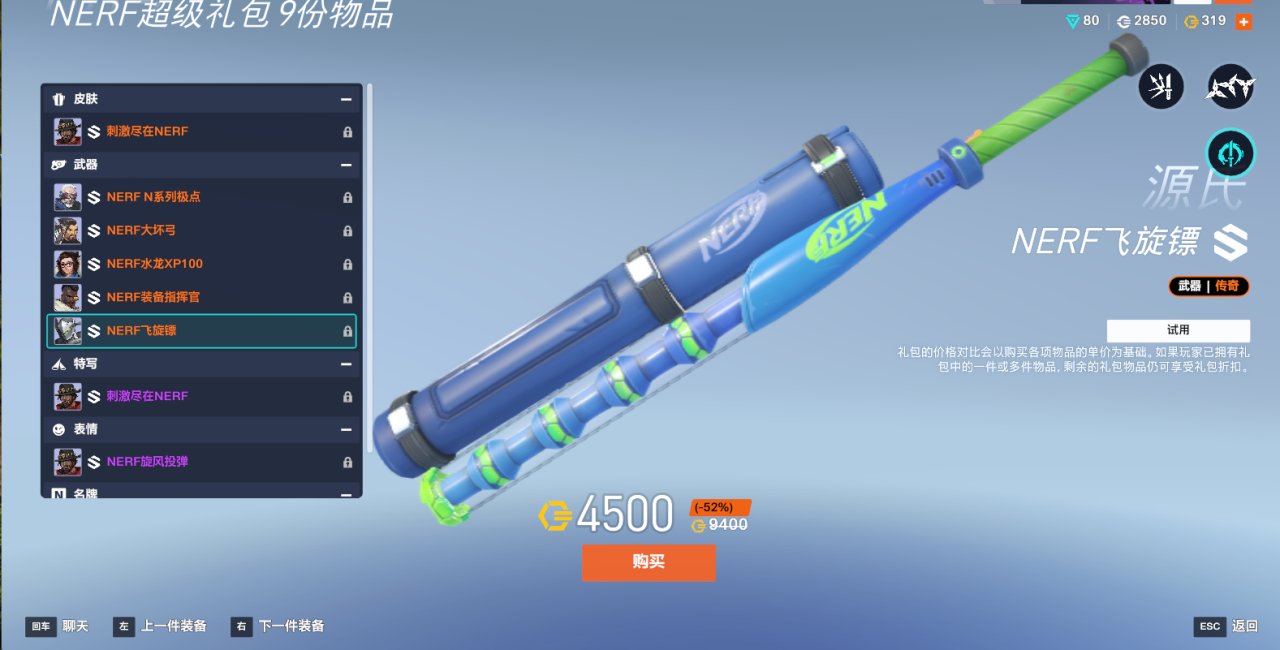Select the 刺激尽在NERF highlight intro row
Image resolution: width=1280 pixels, height=650 pixels.
(201, 396)
